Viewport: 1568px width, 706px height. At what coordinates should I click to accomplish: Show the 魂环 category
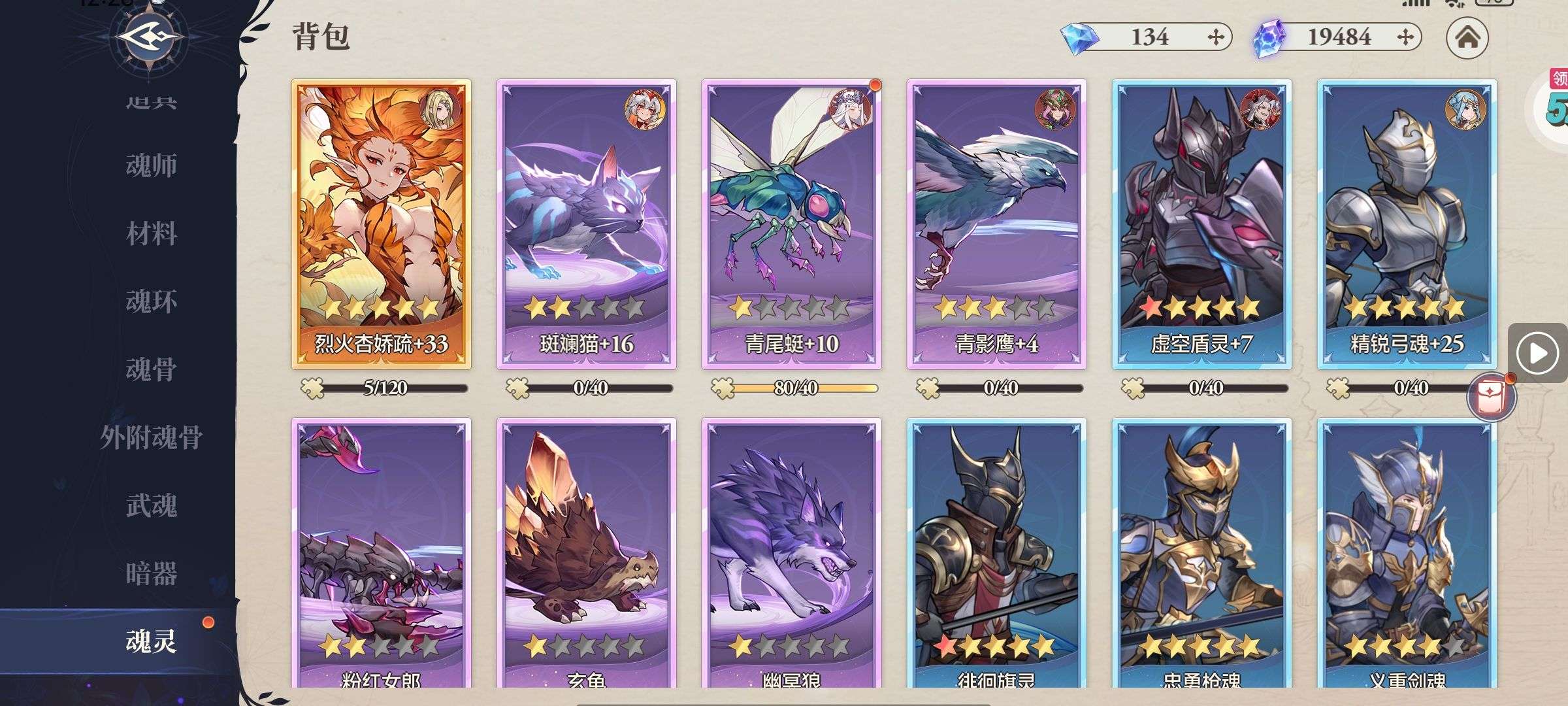151,302
